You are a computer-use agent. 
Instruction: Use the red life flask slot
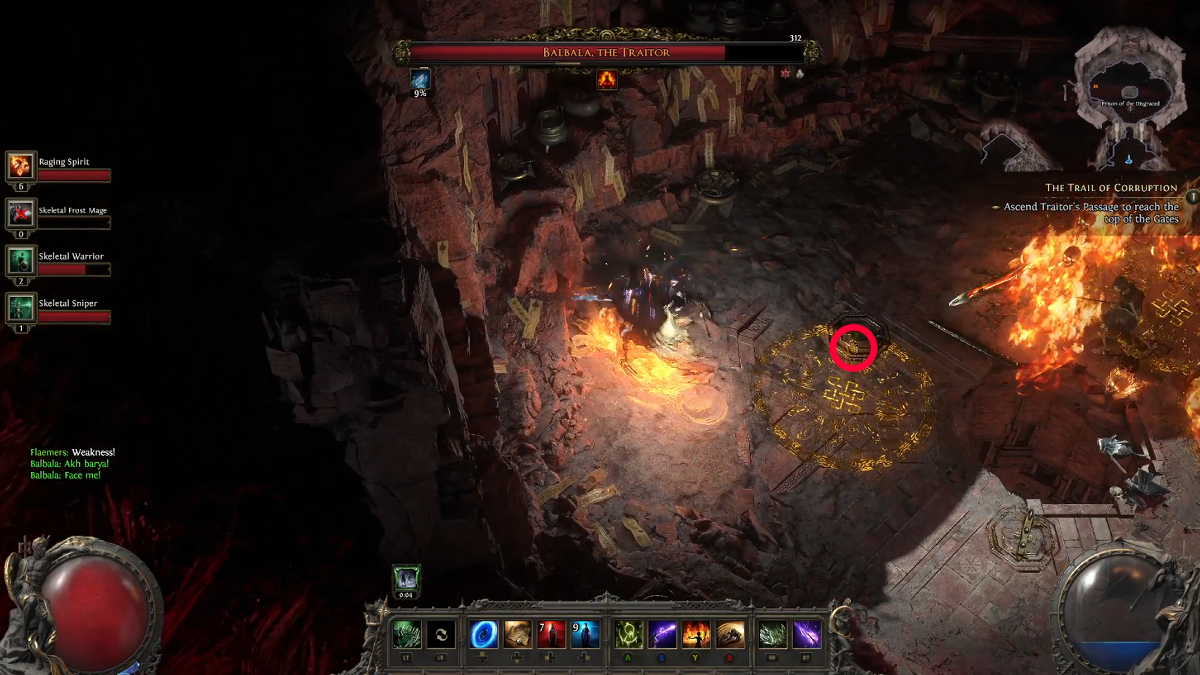click(x=552, y=634)
